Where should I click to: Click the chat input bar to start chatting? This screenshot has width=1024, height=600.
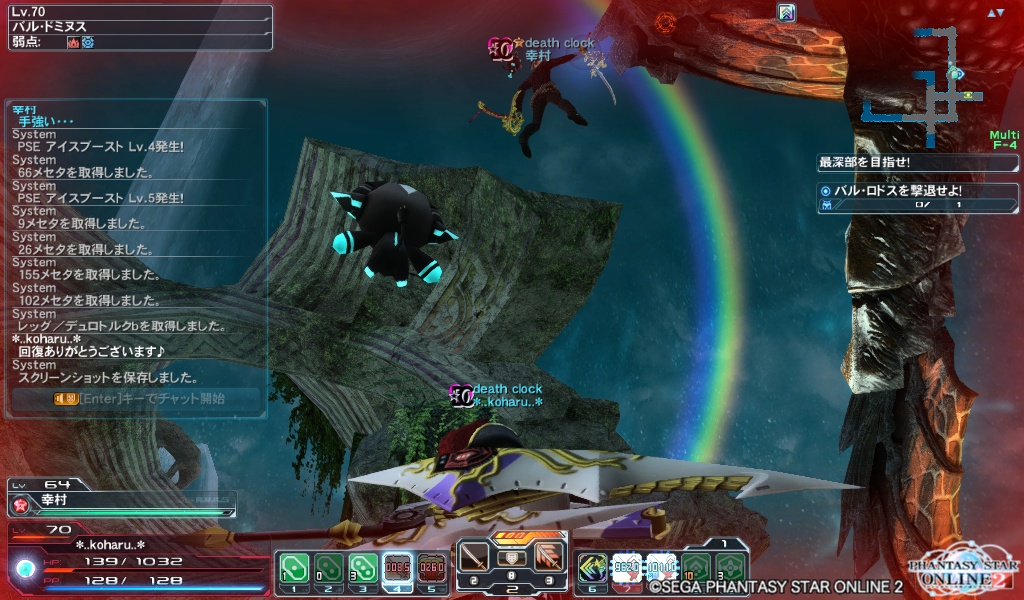(138, 398)
